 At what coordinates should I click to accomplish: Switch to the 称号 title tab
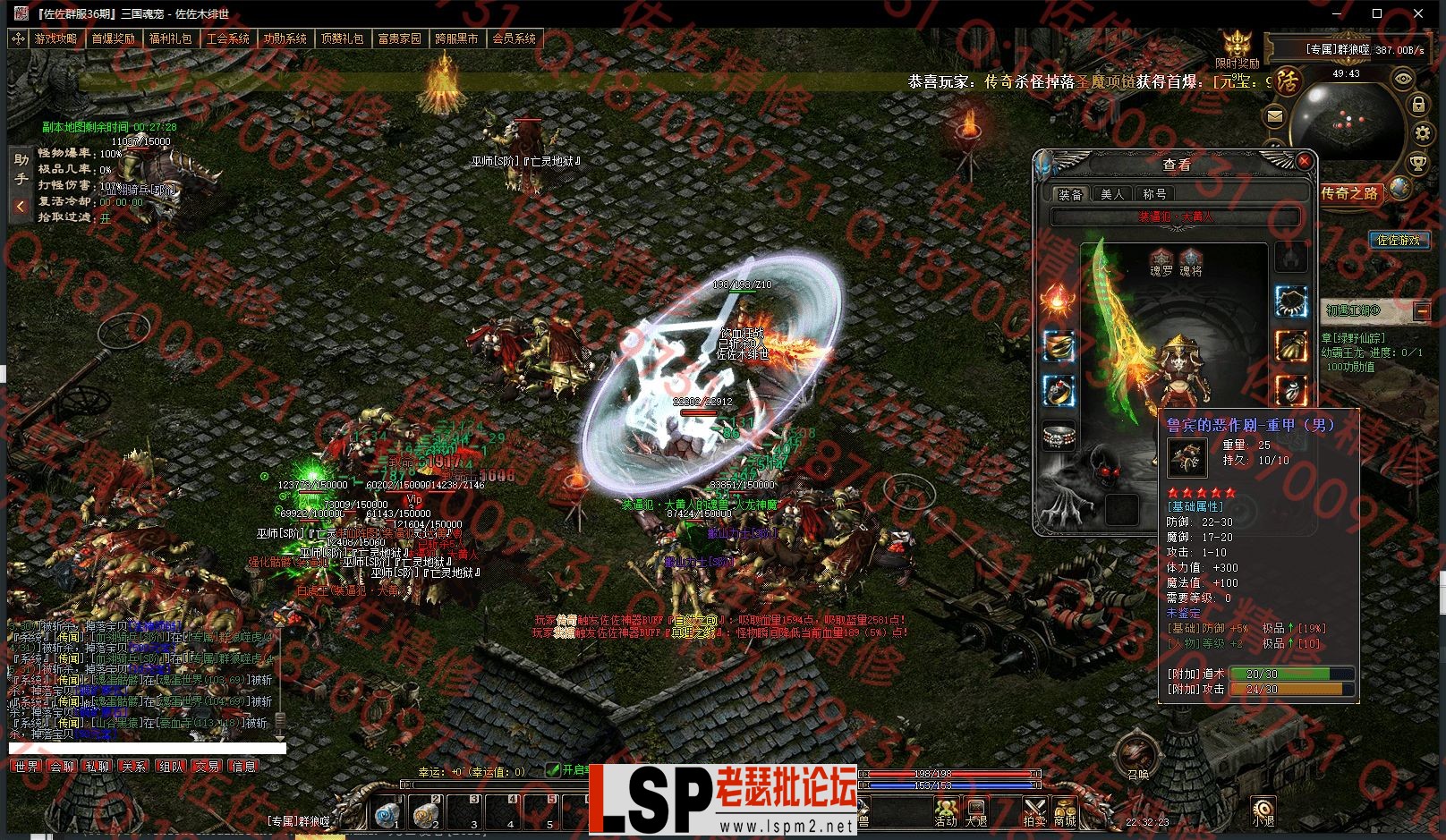click(1154, 194)
